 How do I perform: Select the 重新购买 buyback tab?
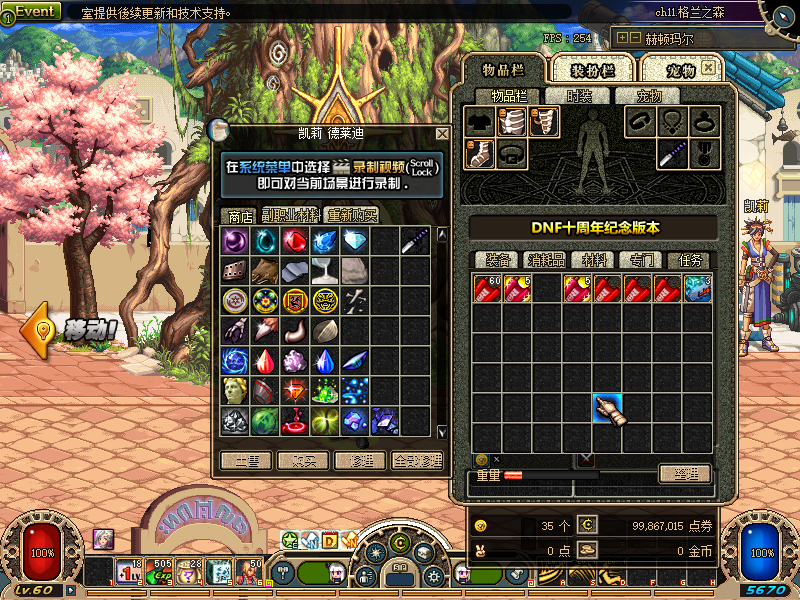(351, 215)
